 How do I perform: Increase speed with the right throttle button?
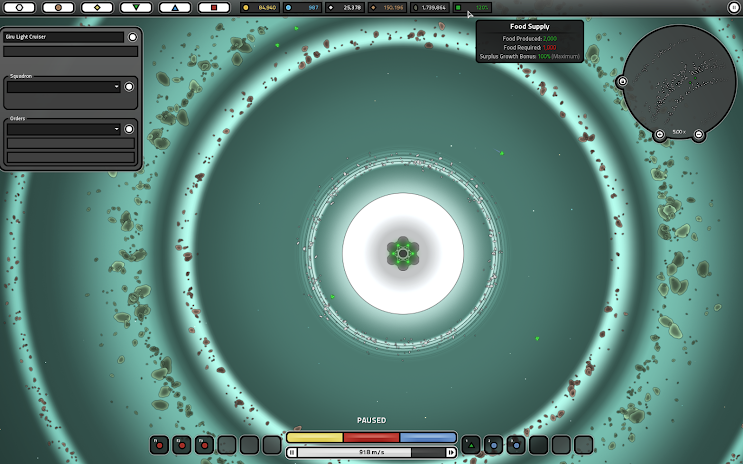click(451, 452)
